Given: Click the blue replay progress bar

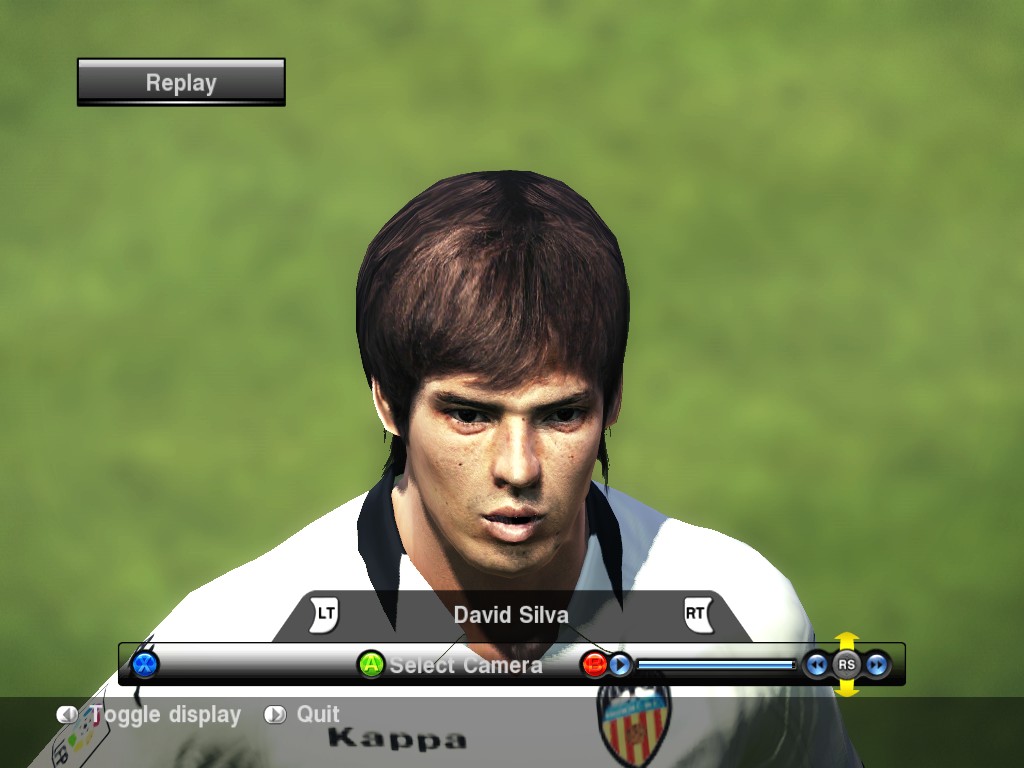Looking at the screenshot, I should pos(716,664).
